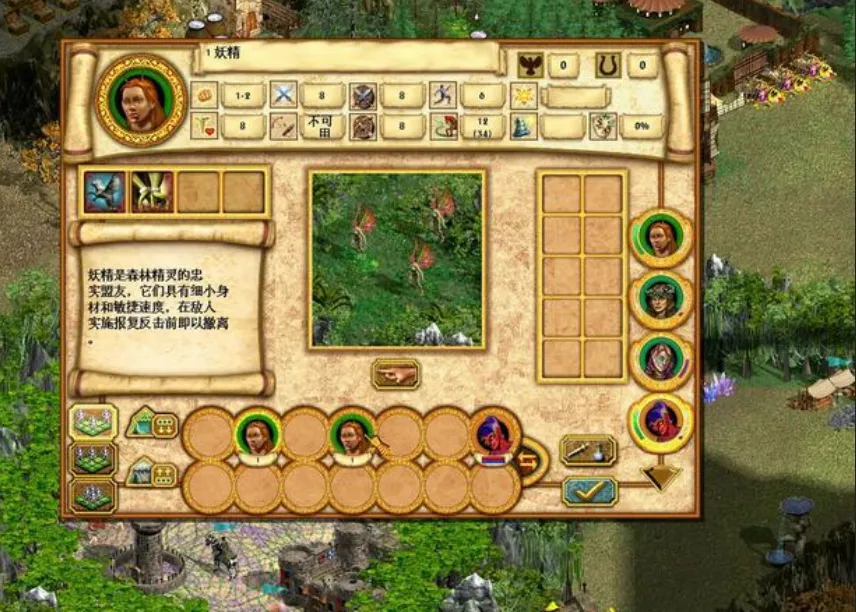Pick the flower-crowned hero portrait on the right
This screenshot has height=612, width=856.
(660, 299)
